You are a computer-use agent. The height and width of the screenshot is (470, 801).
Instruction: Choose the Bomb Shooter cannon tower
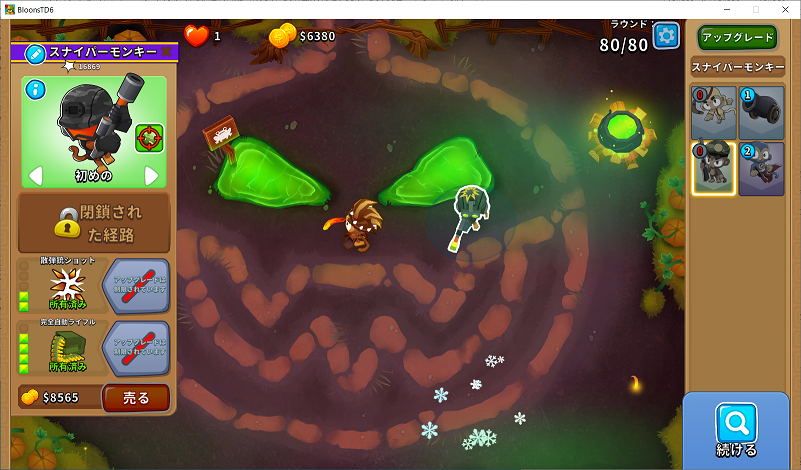pos(761,113)
